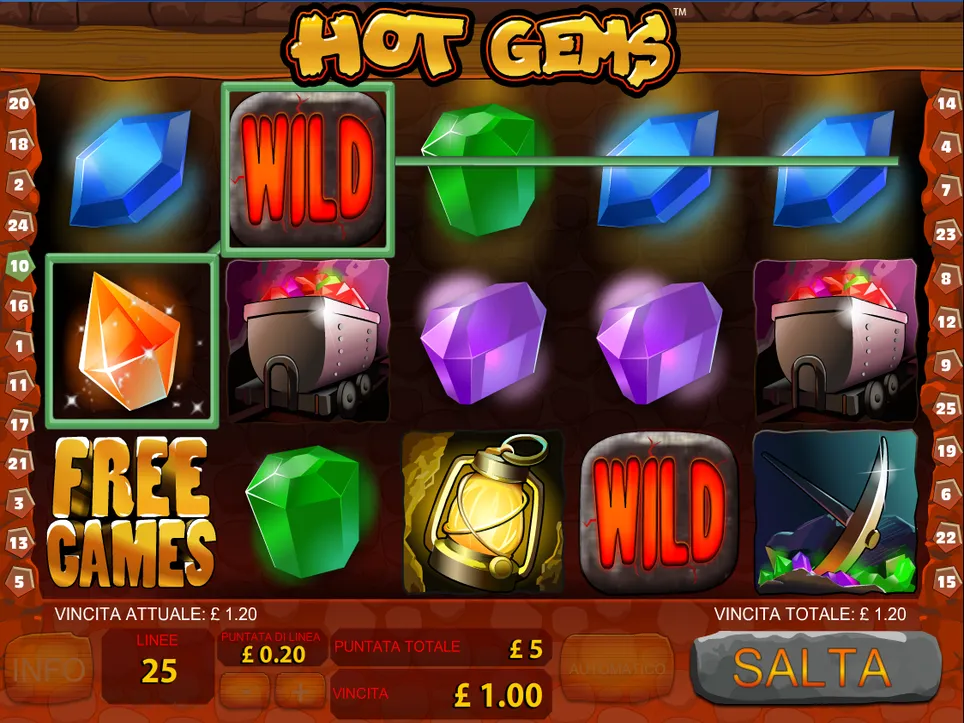The height and width of the screenshot is (723, 964).
Task: Select payline marker number 20
Action: (19, 102)
